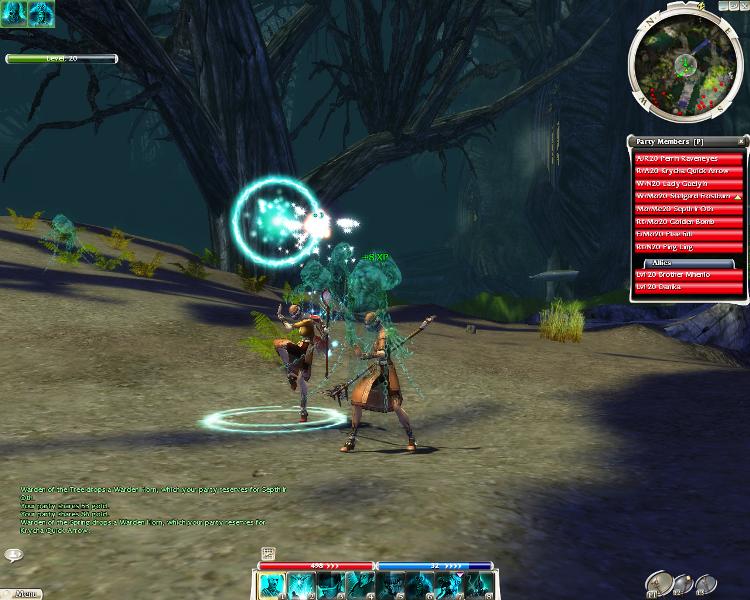The image size is (750, 600).
Task: Use skill slot 7 on skill bar
Action: click(x=450, y=585)
